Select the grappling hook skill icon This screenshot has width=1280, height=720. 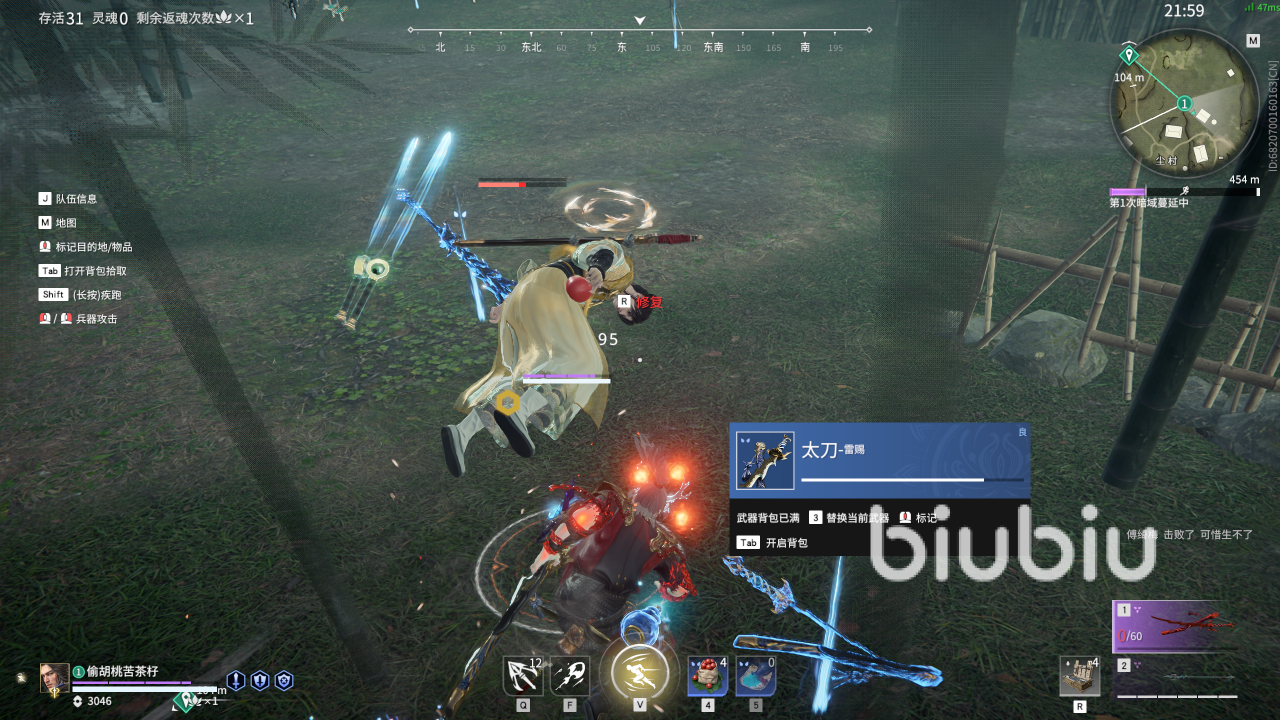(x=523, y=676)
